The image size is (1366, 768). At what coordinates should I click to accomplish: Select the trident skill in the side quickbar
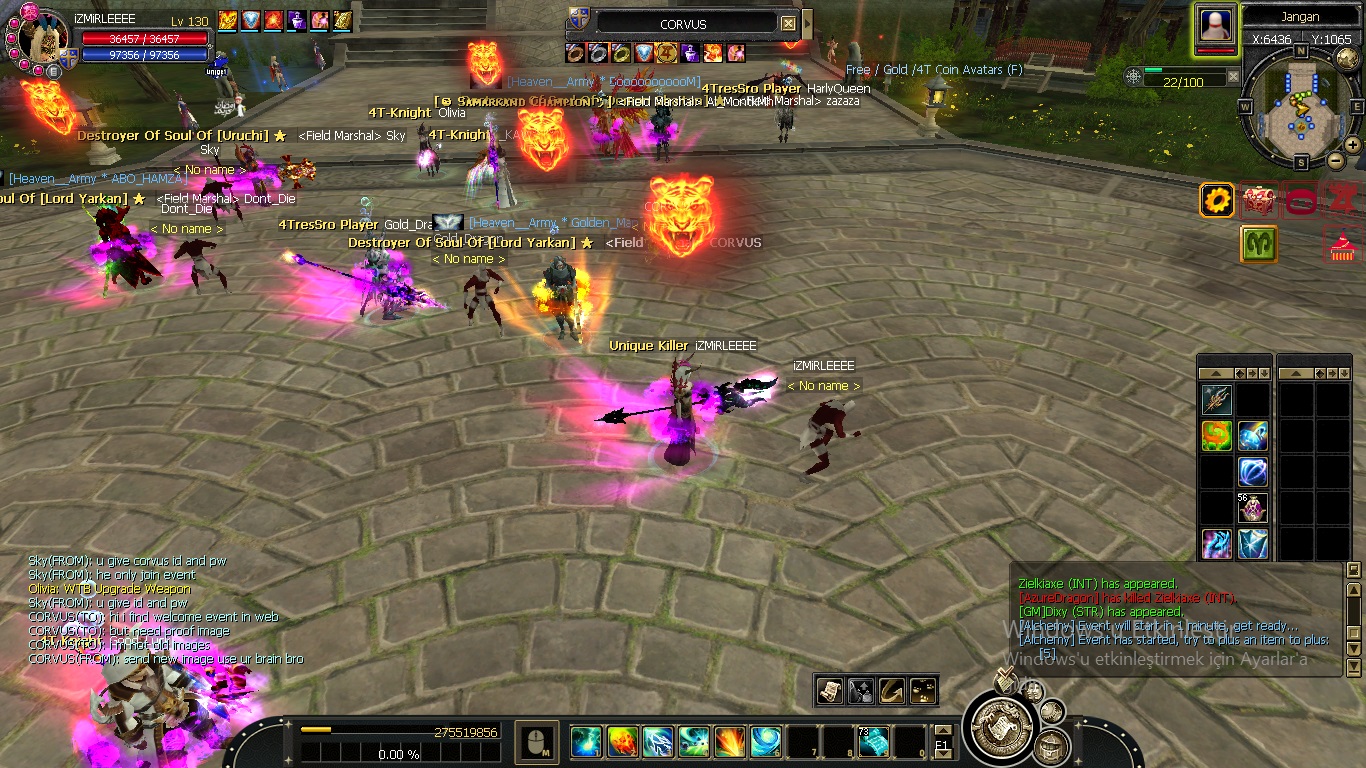click(1217, 401)
